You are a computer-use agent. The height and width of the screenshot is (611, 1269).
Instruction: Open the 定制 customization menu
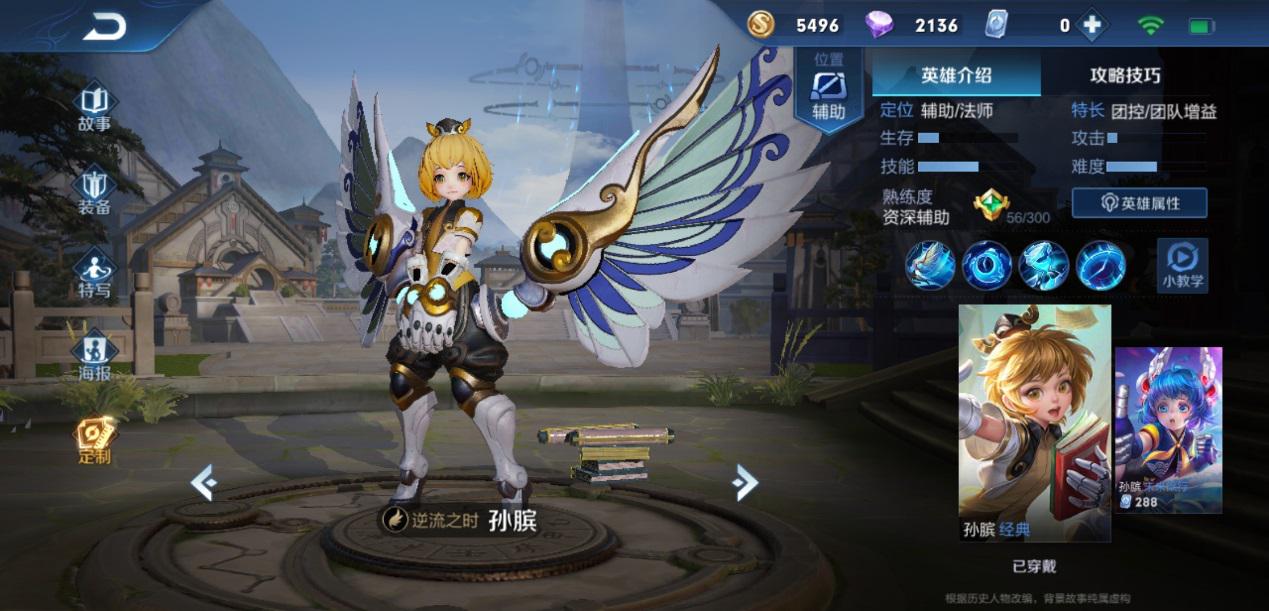tap(94, 440)
